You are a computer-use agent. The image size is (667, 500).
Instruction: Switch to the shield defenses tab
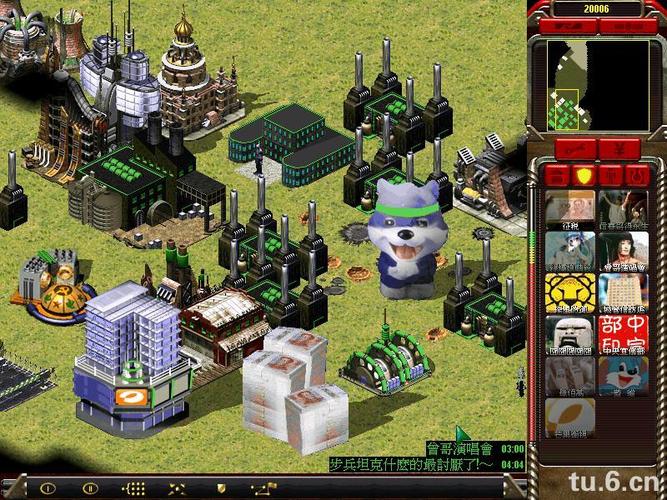coord(584,176)
